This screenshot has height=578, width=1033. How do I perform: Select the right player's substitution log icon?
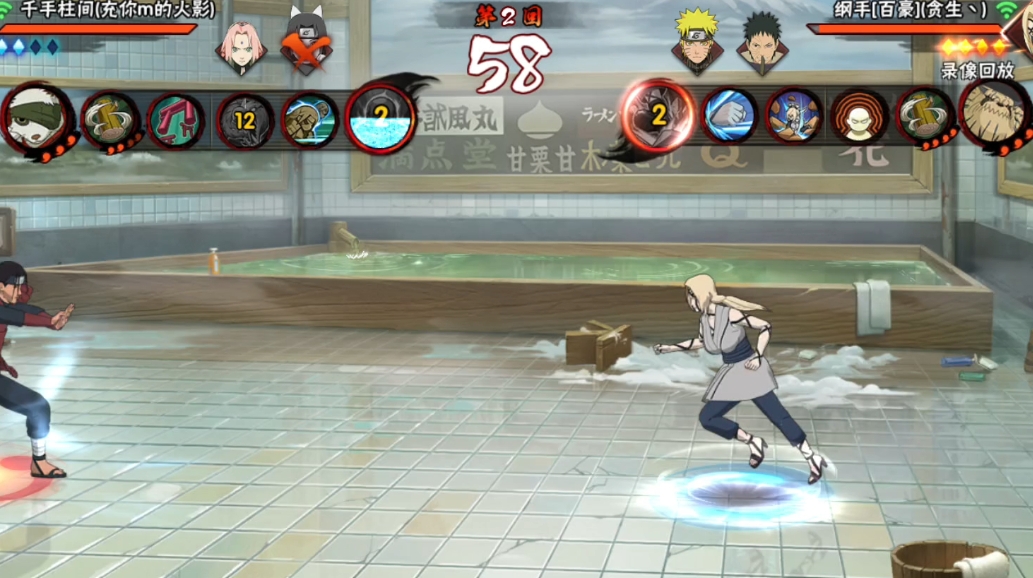tap(924, 116)
